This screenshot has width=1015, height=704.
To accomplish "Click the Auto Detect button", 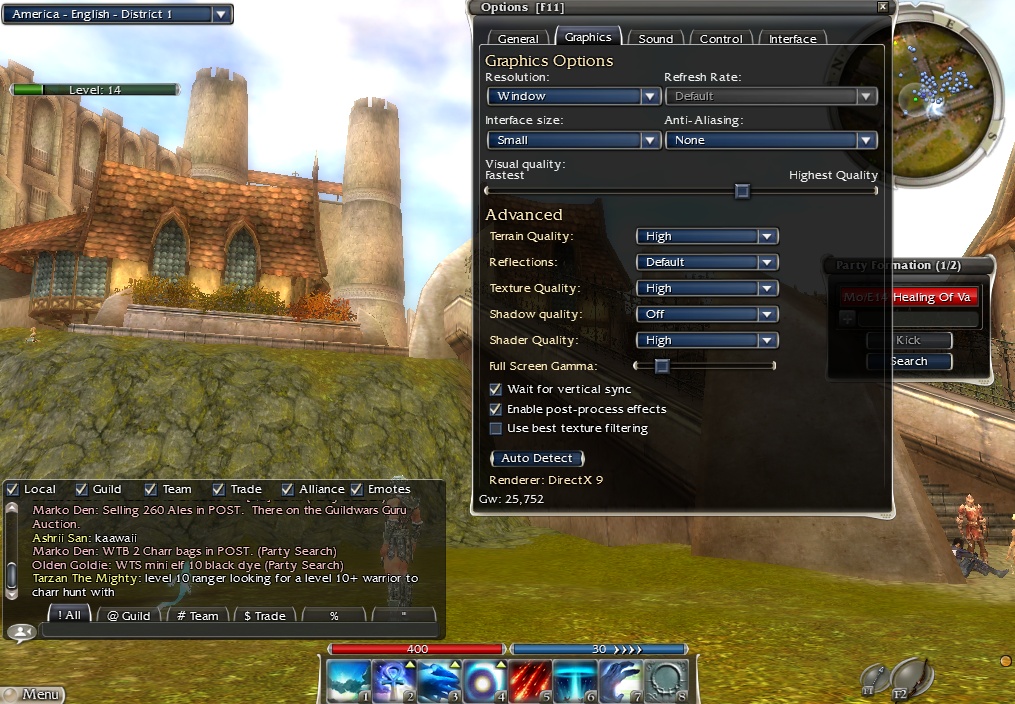I will coord(537,458).
